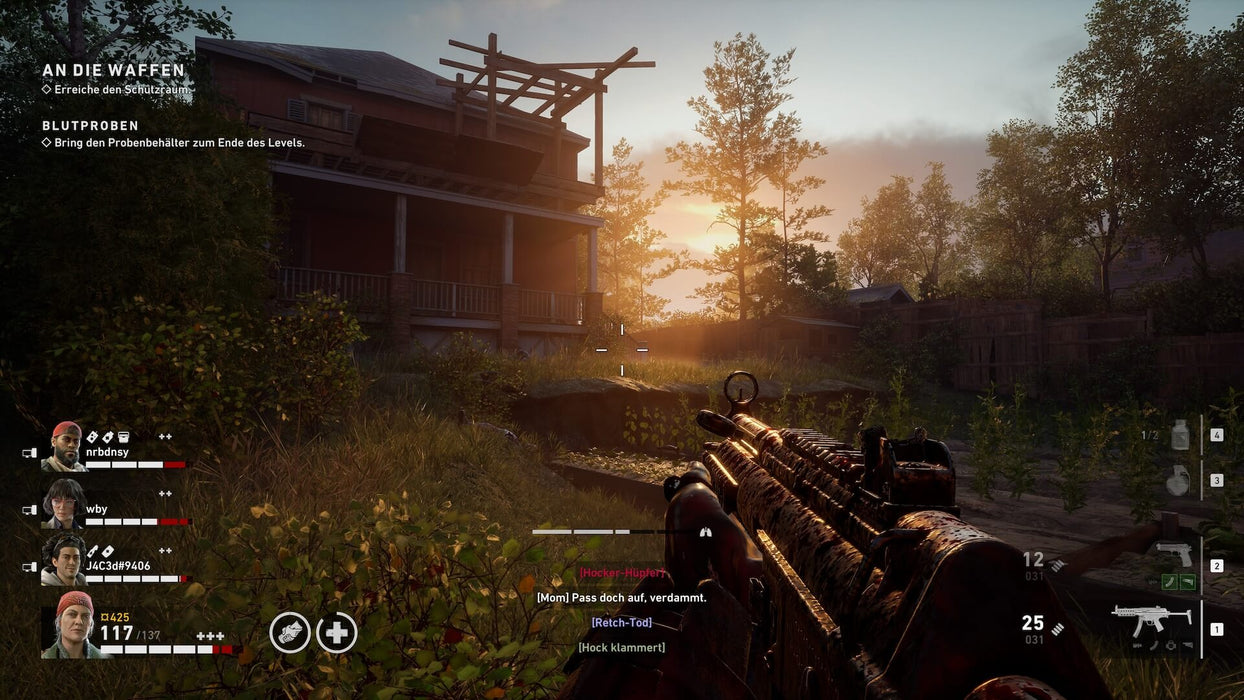
Task: Click the "[Retch-Tod]" feed entry
Action: click(621, 622)
